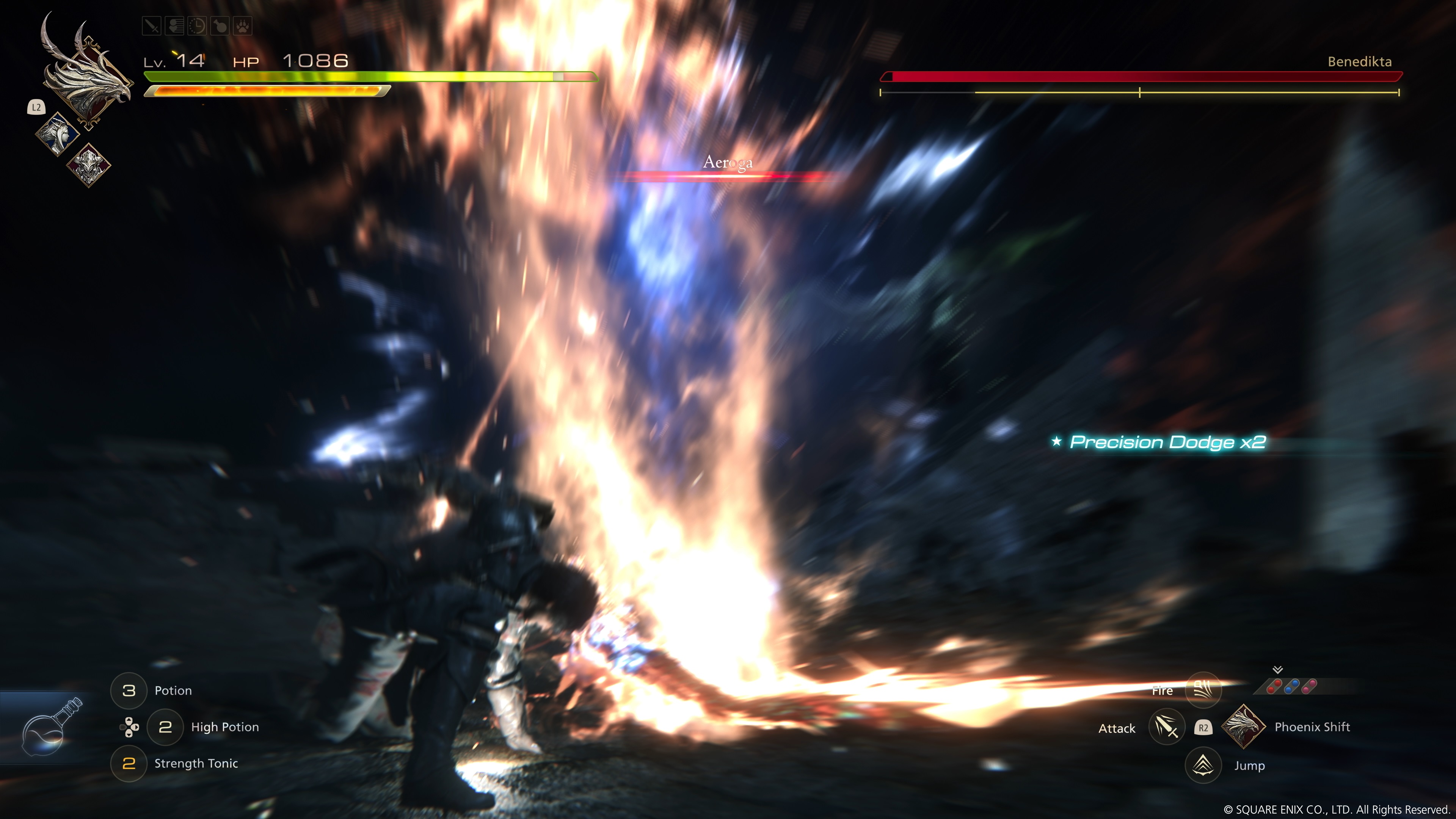Screen dimensions: 1456x819
Task: Click the Jump ability icon
Action: tap(1203, 766)
